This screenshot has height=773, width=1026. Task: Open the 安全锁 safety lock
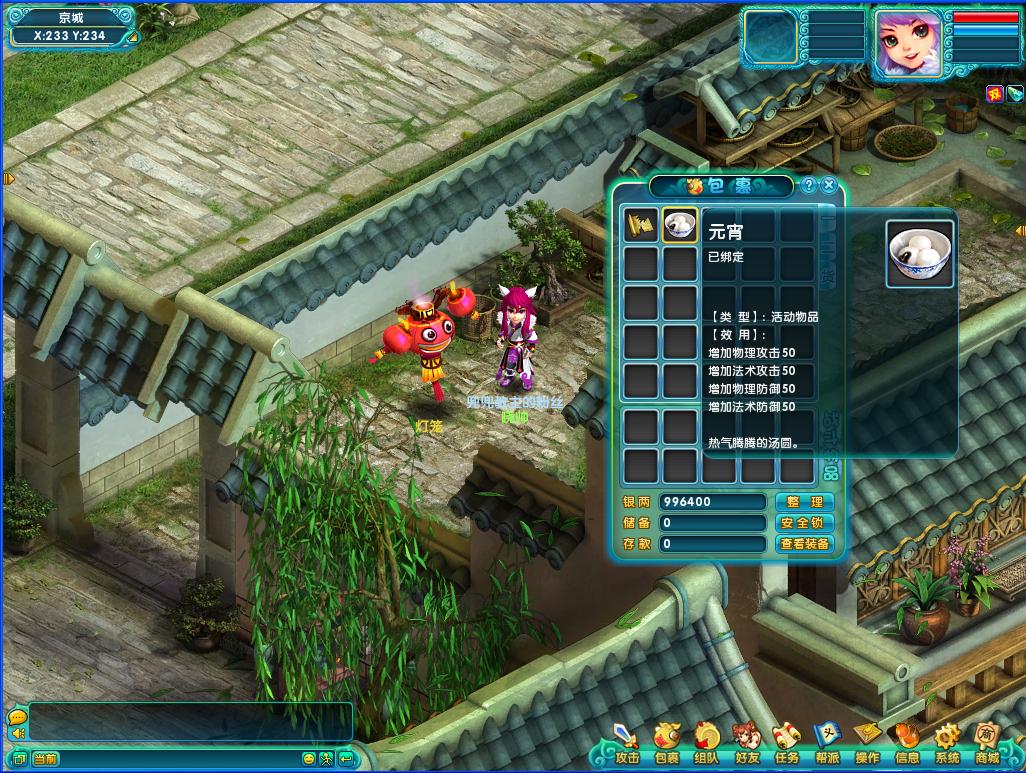click(804, 523)
